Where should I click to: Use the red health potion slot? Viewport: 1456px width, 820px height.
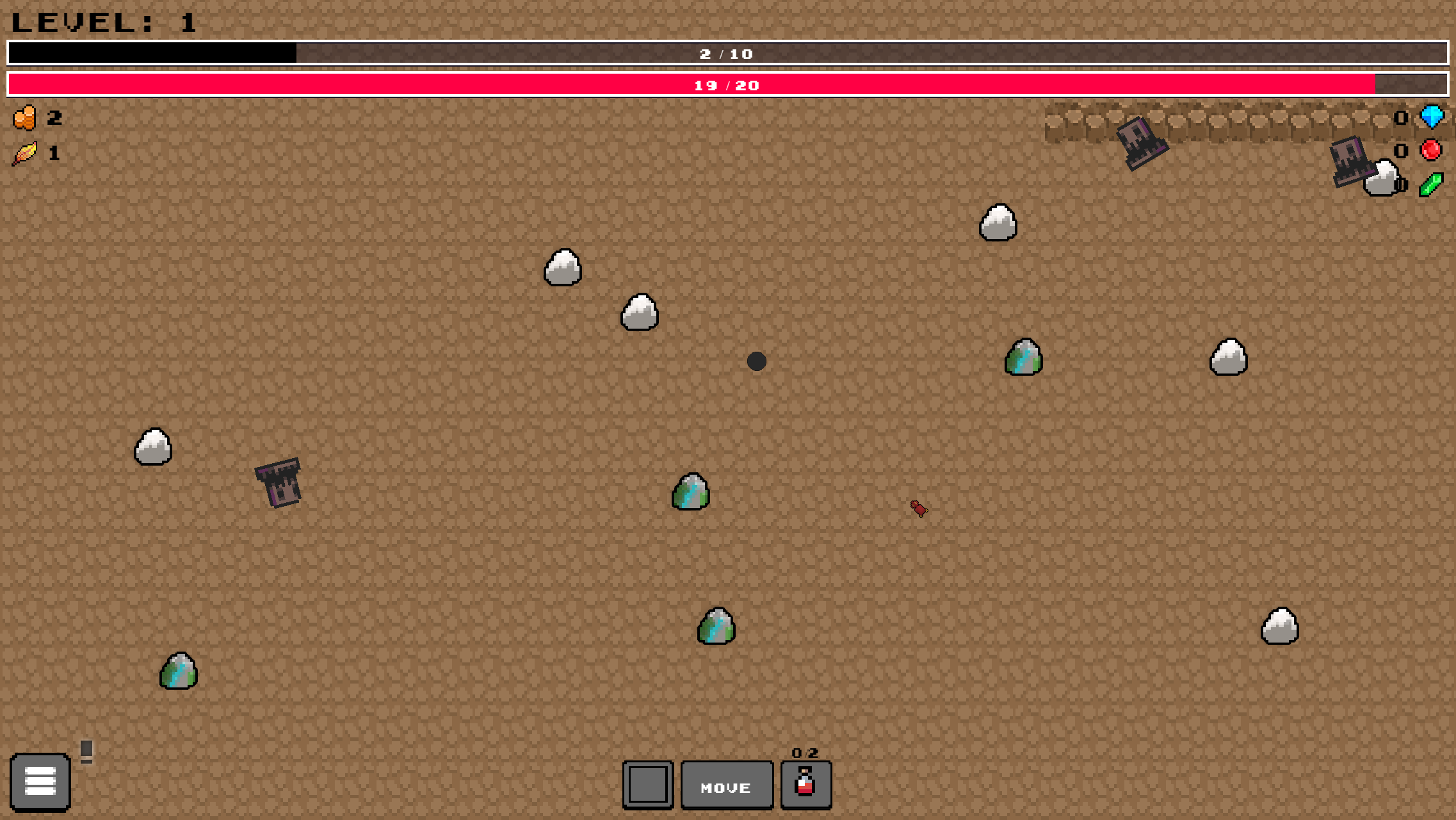(805, 785)
